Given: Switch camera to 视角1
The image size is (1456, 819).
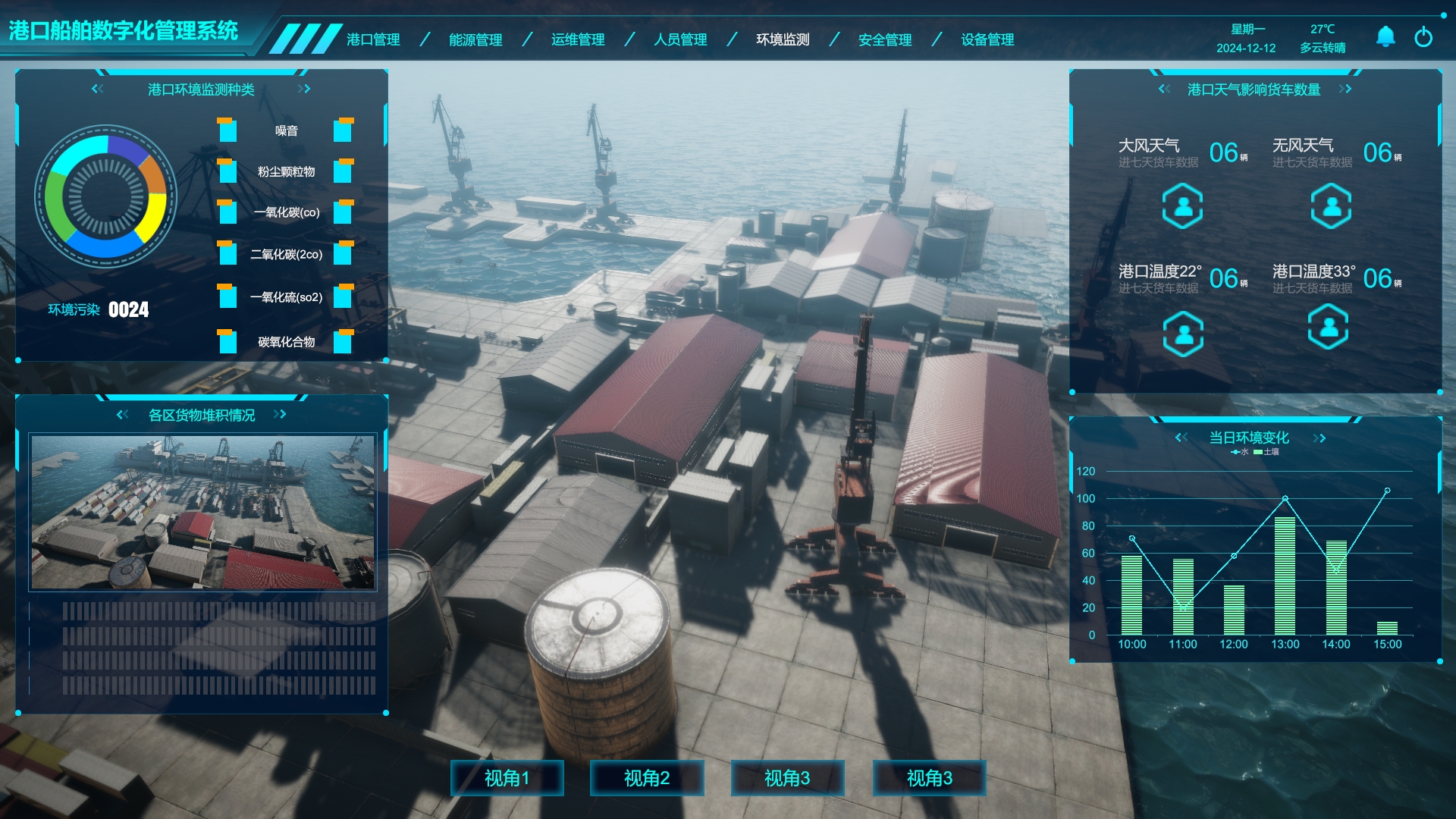Looking at the screenshot, I should pyautogui.click(x=507, y=778).
